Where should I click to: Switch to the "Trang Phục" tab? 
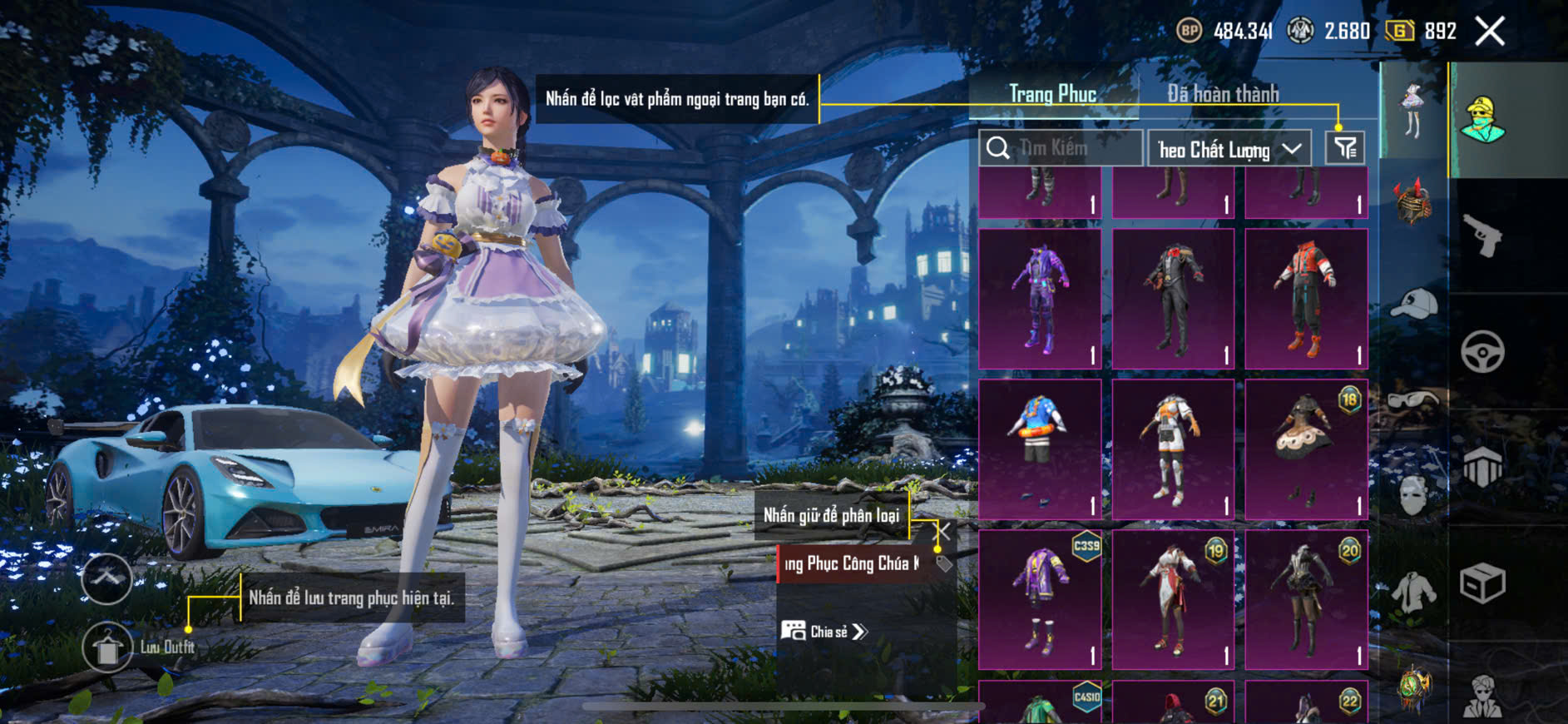coord(1052,94)
